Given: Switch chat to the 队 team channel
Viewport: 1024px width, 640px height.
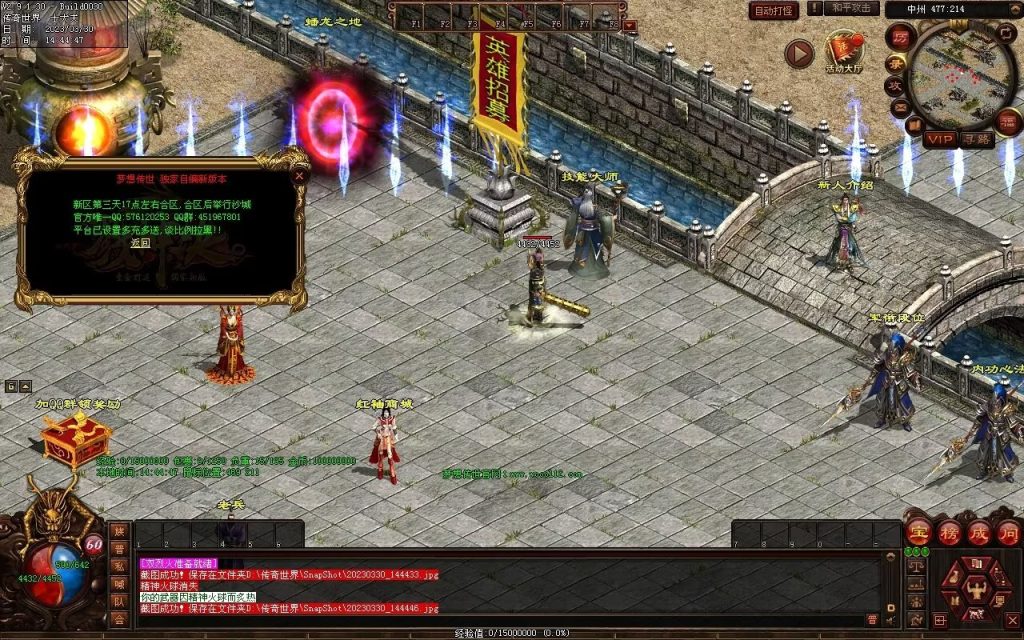Looking at the screenshot, I should coord(119,601).
